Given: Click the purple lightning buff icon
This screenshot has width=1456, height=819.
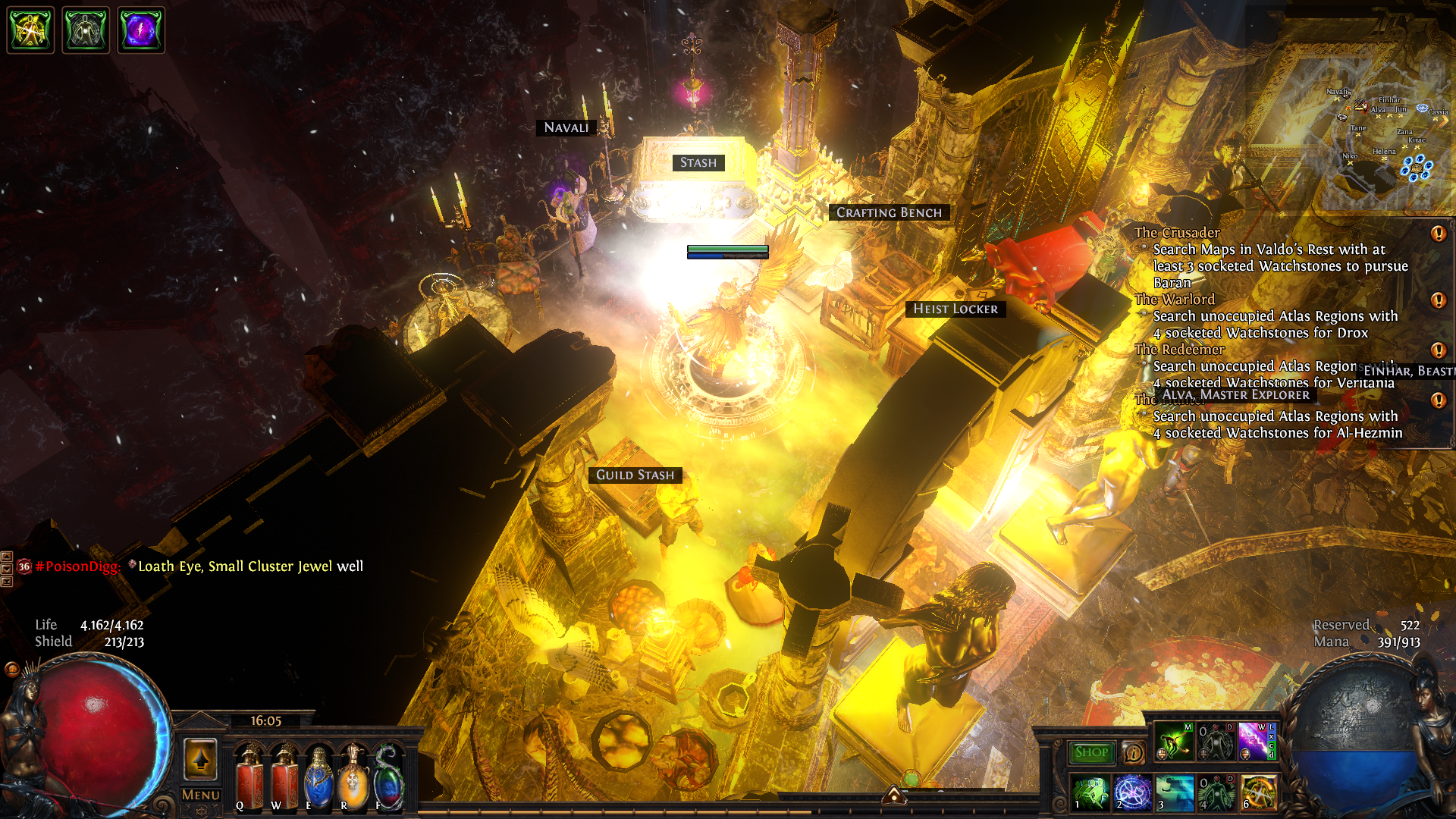Looking at the screenshot, I should (x=141, y=30).
